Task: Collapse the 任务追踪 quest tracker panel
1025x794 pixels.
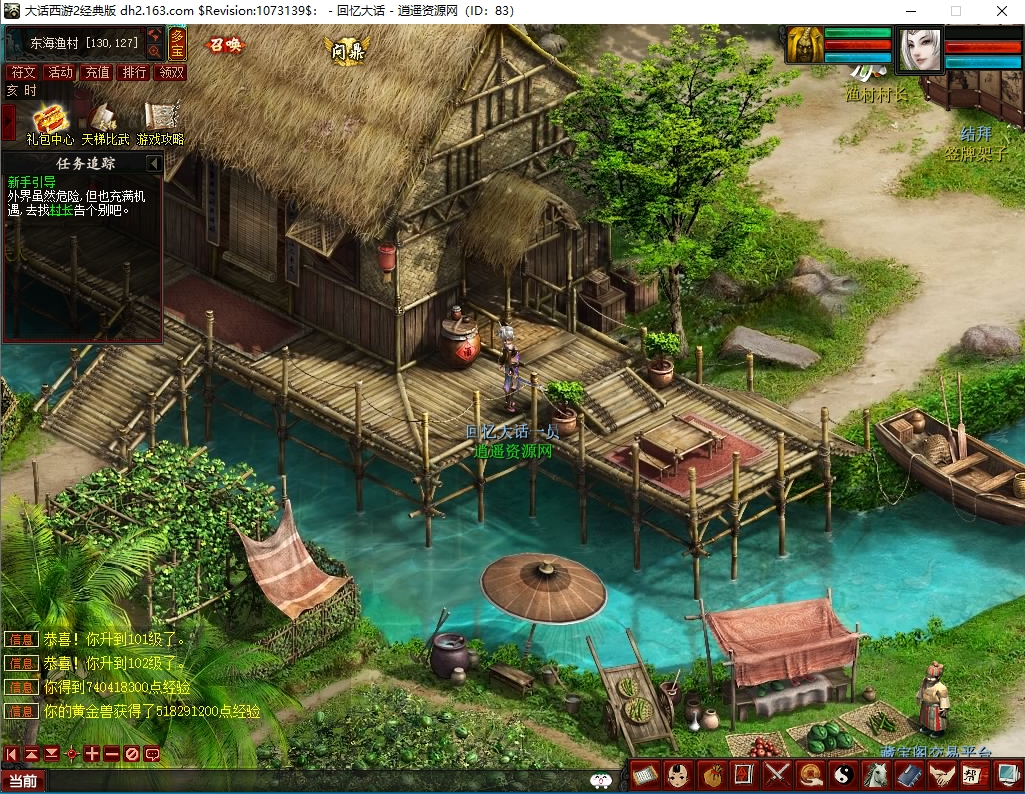Action: (154, 163)
